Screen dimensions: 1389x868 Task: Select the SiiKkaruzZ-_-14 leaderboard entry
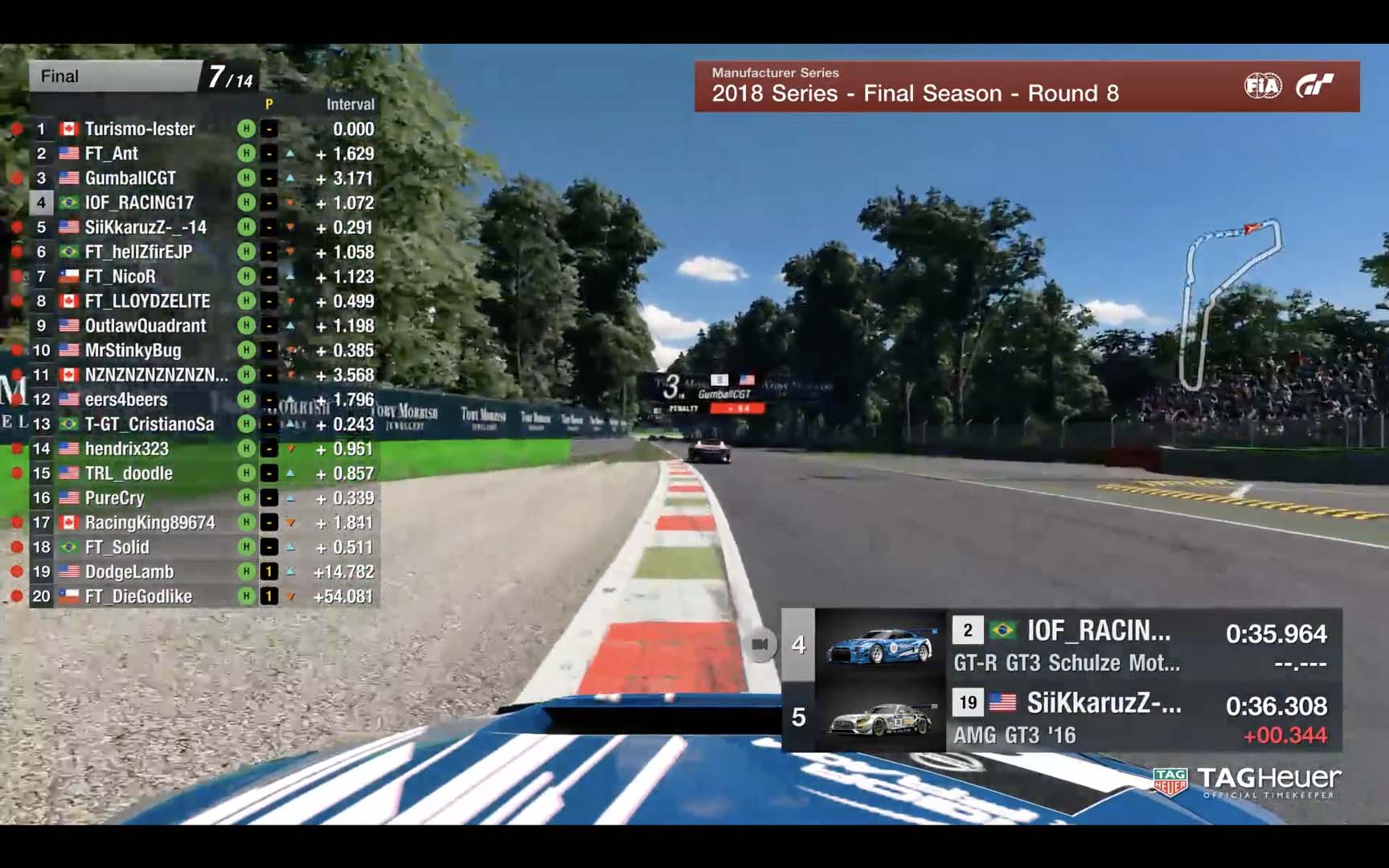click(145, 227)
